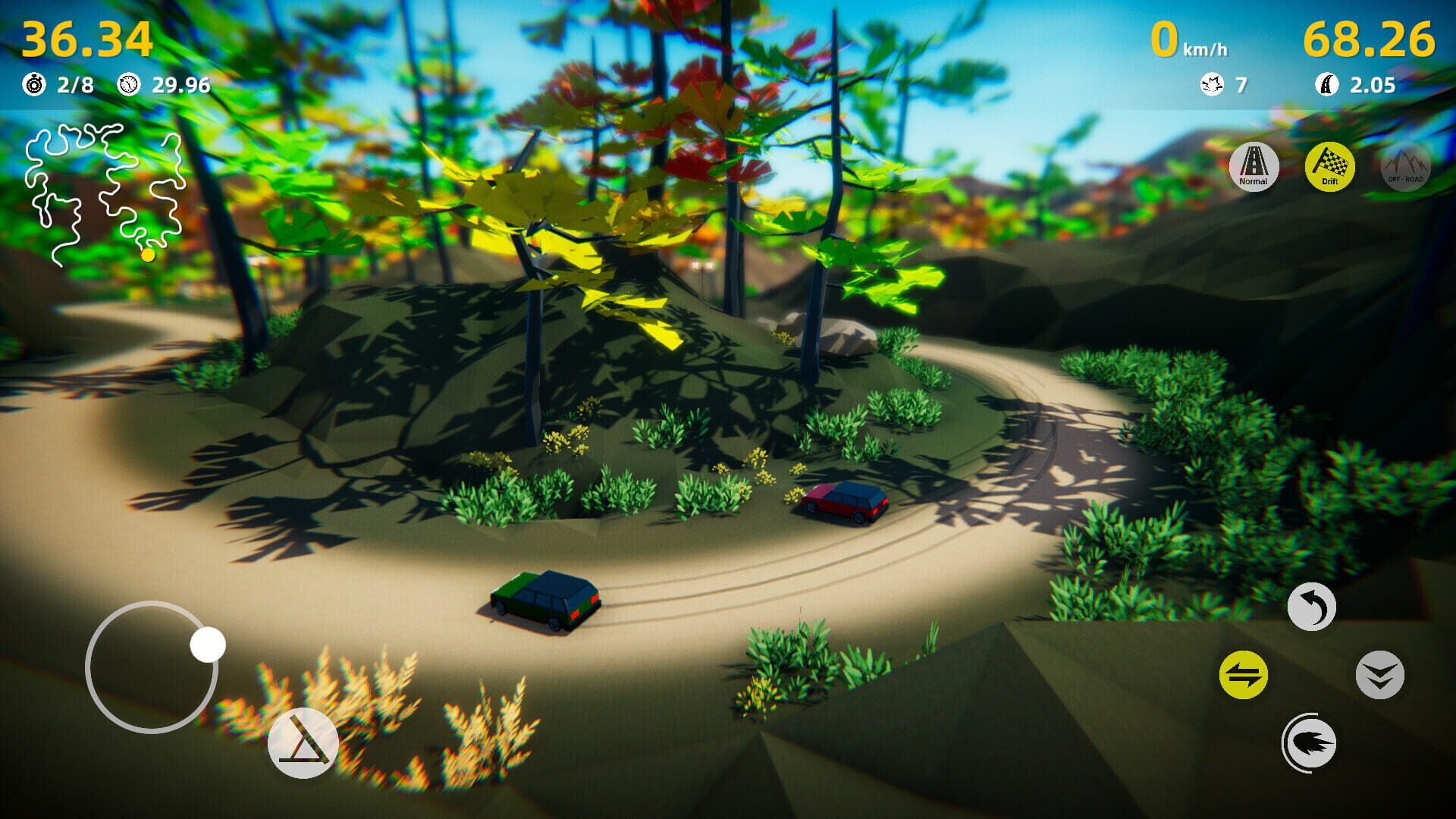
Task: Click the stopwatch lap icon beside 2/8
Action: (x=33, y=86)
